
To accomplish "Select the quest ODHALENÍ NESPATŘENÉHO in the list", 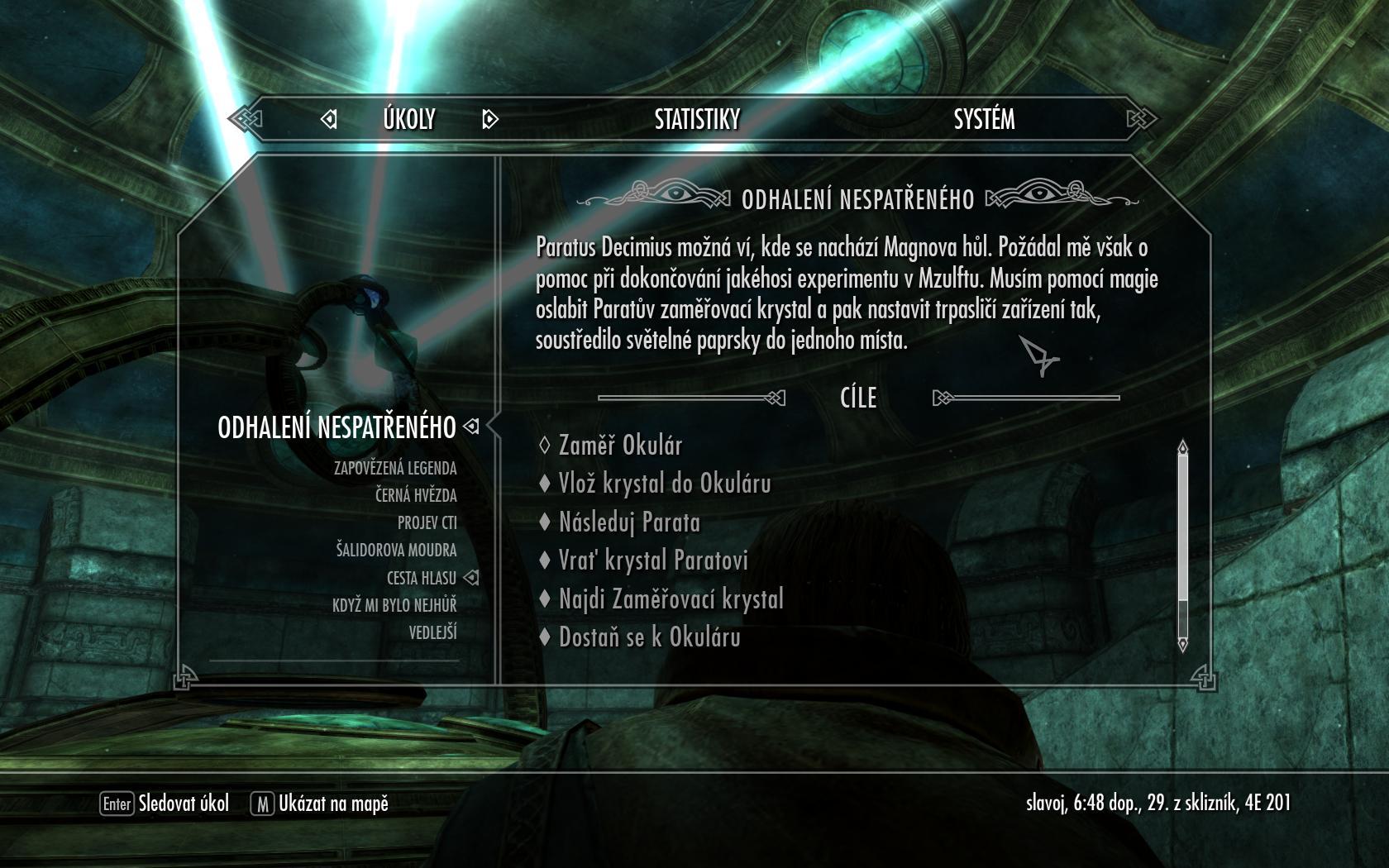I will [x=337, y=427].
